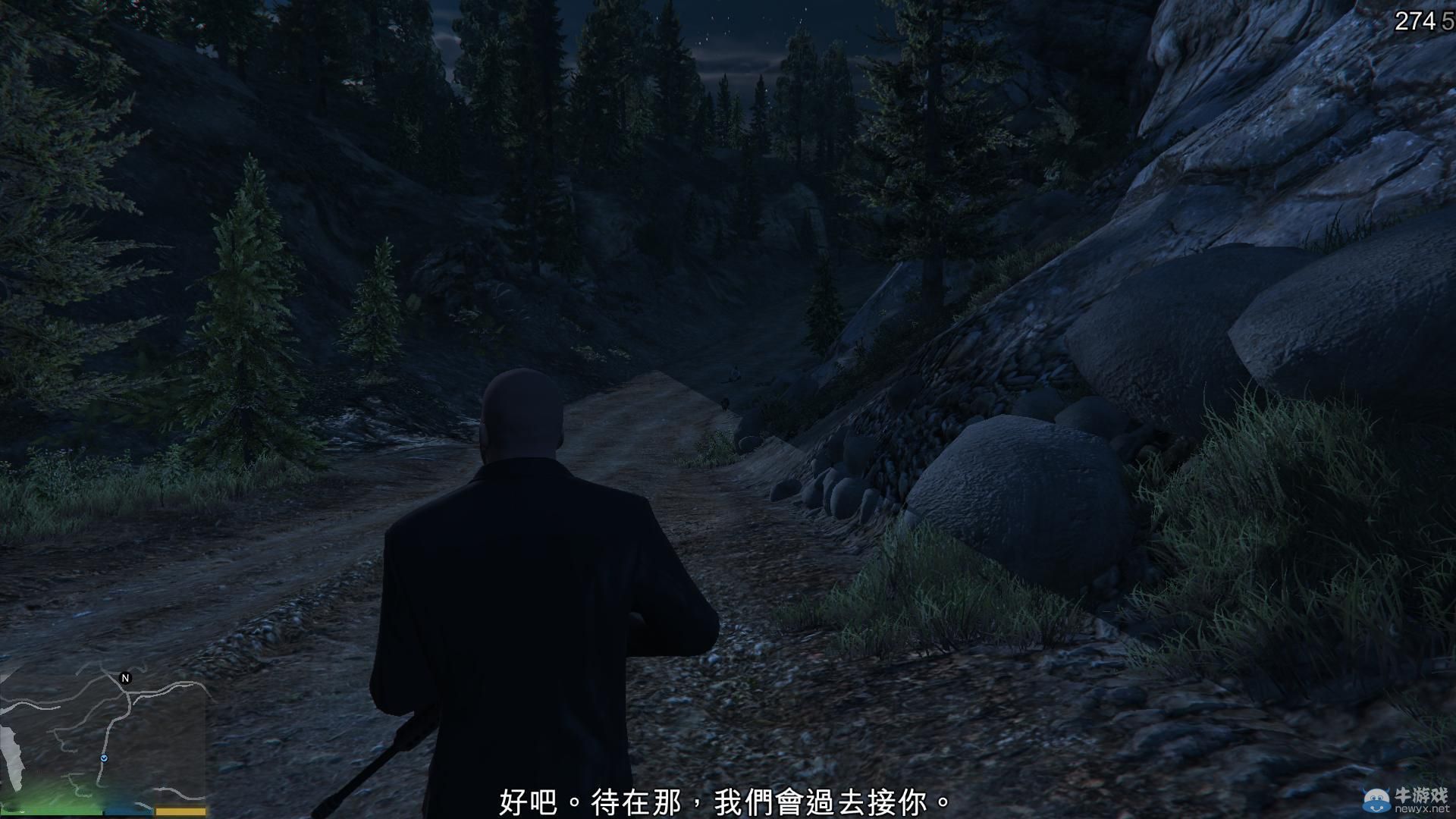Screen dimensions: 1456x819
Task: Click the ammo counter showing 274
Action: (1412, 19)
